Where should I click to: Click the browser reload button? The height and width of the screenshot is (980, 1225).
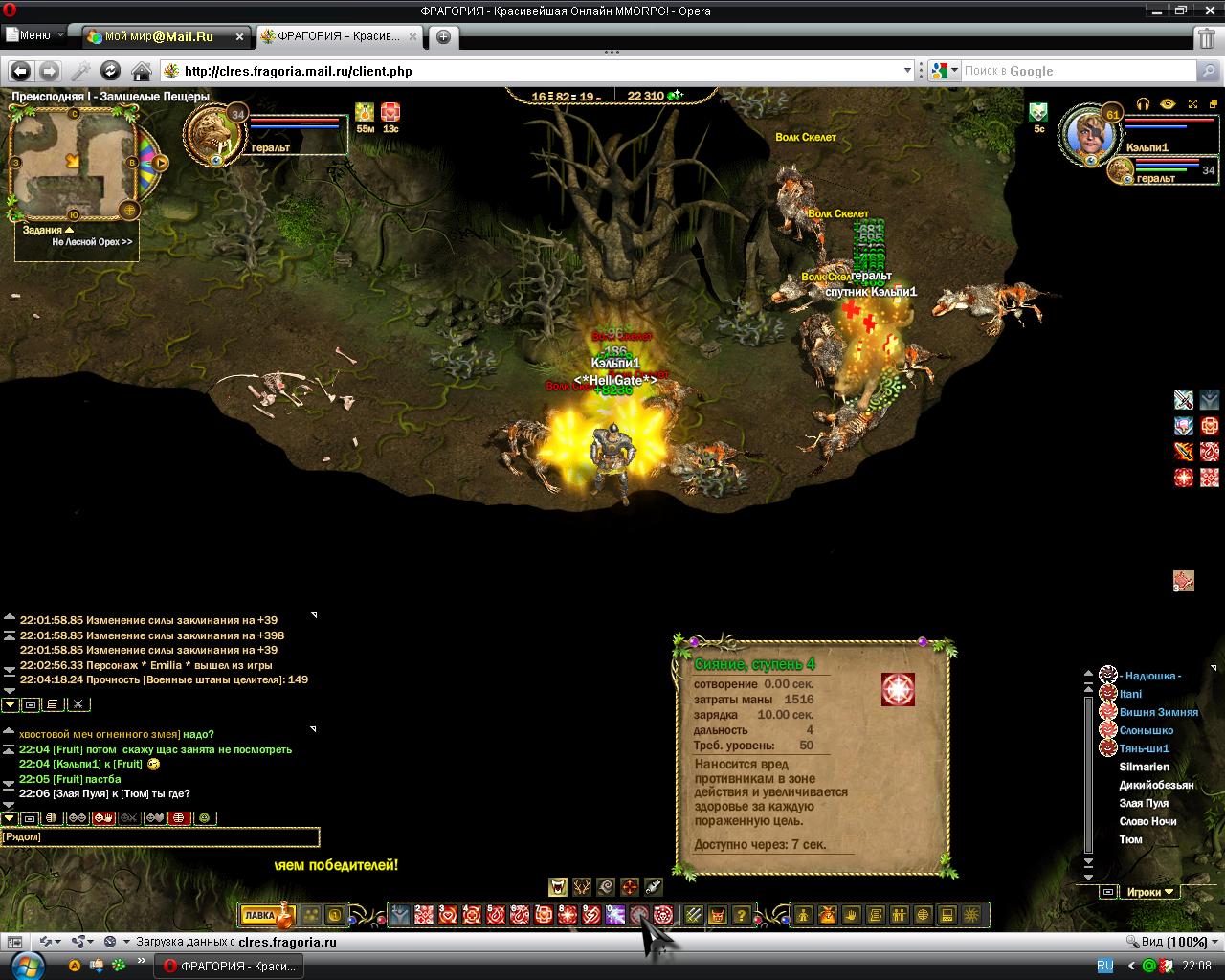[111, 71]
